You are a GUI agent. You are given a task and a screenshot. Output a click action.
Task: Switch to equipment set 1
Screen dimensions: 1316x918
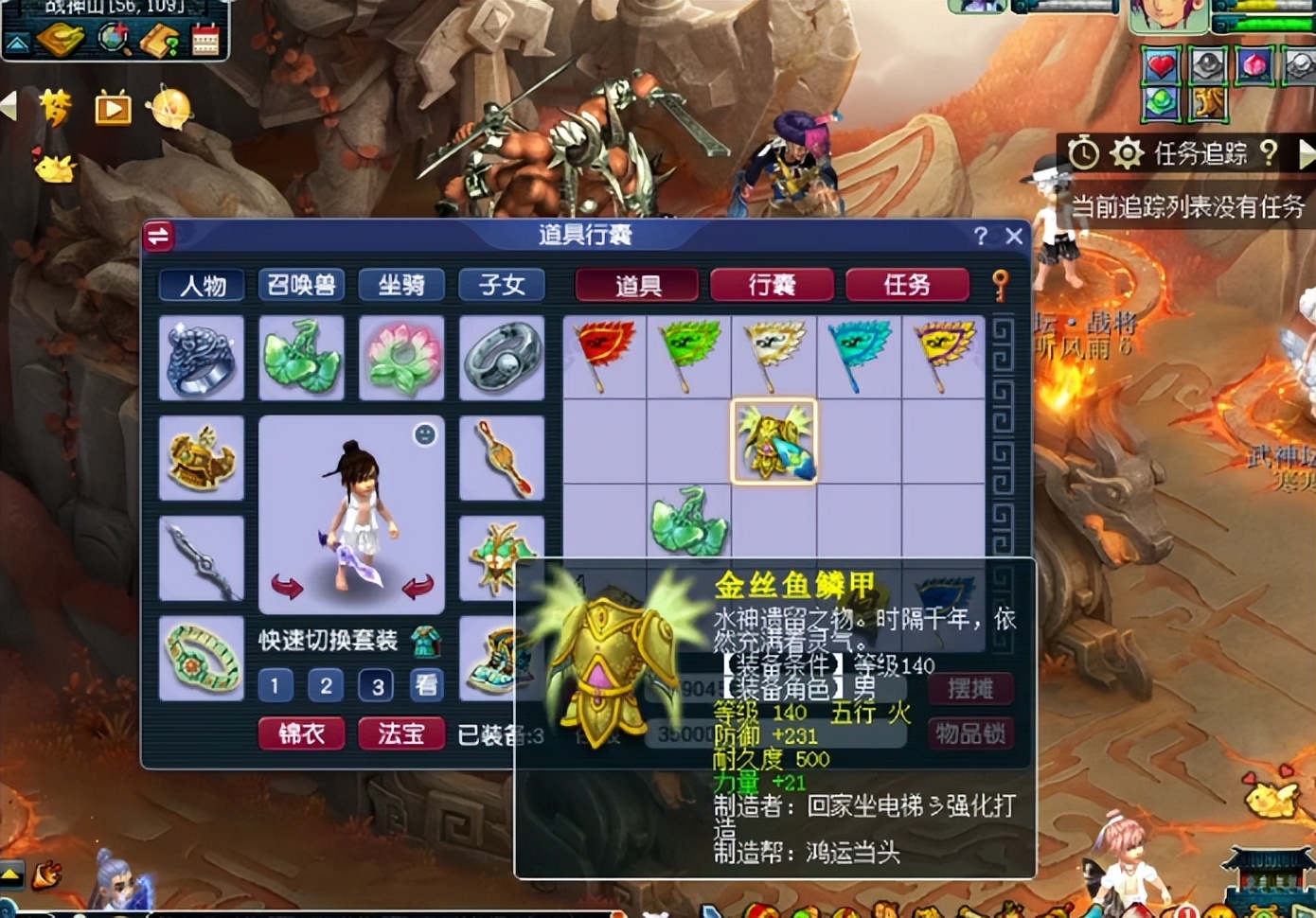point(274,685)
